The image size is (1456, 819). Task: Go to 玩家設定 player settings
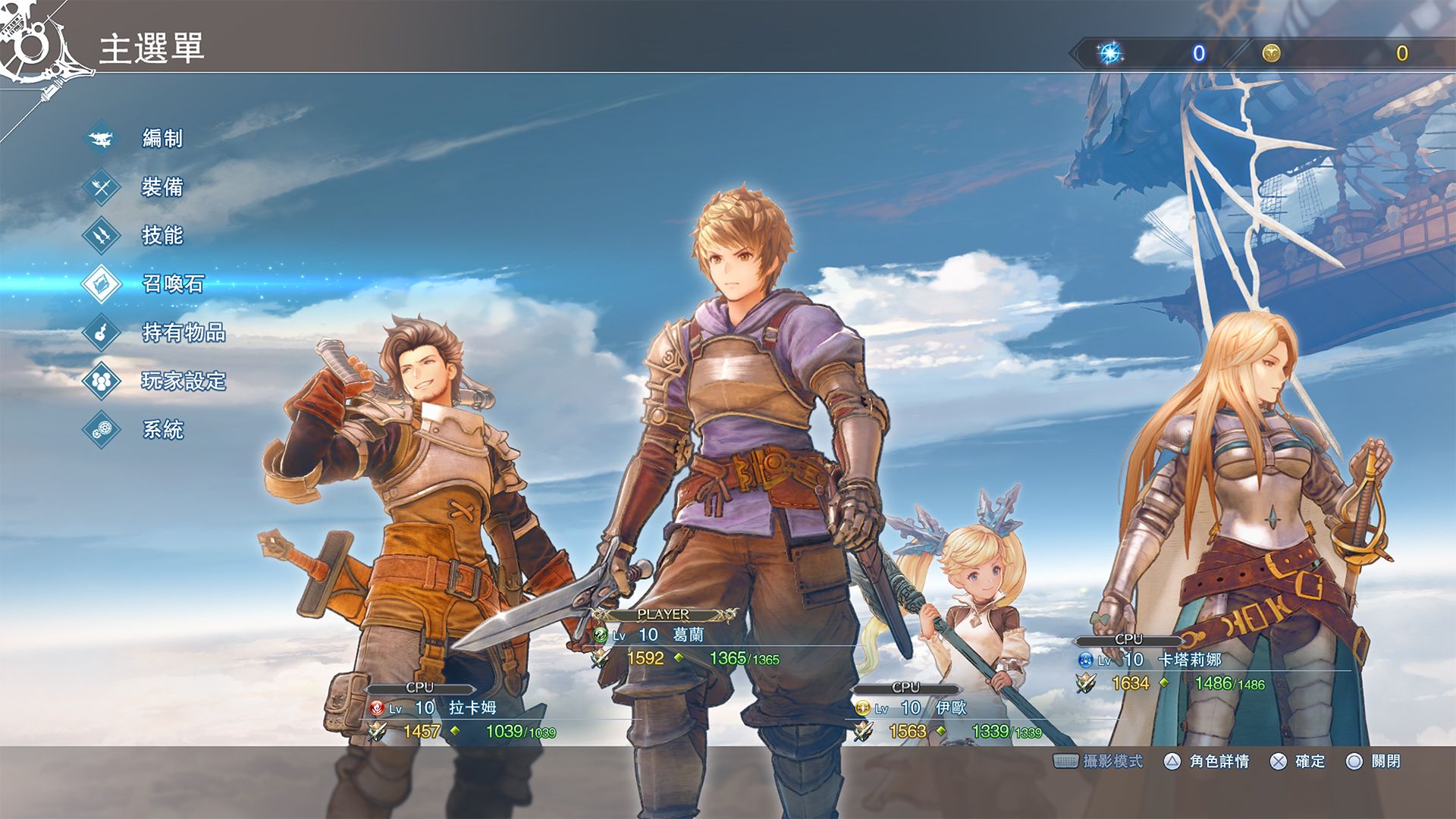(184, 381)
